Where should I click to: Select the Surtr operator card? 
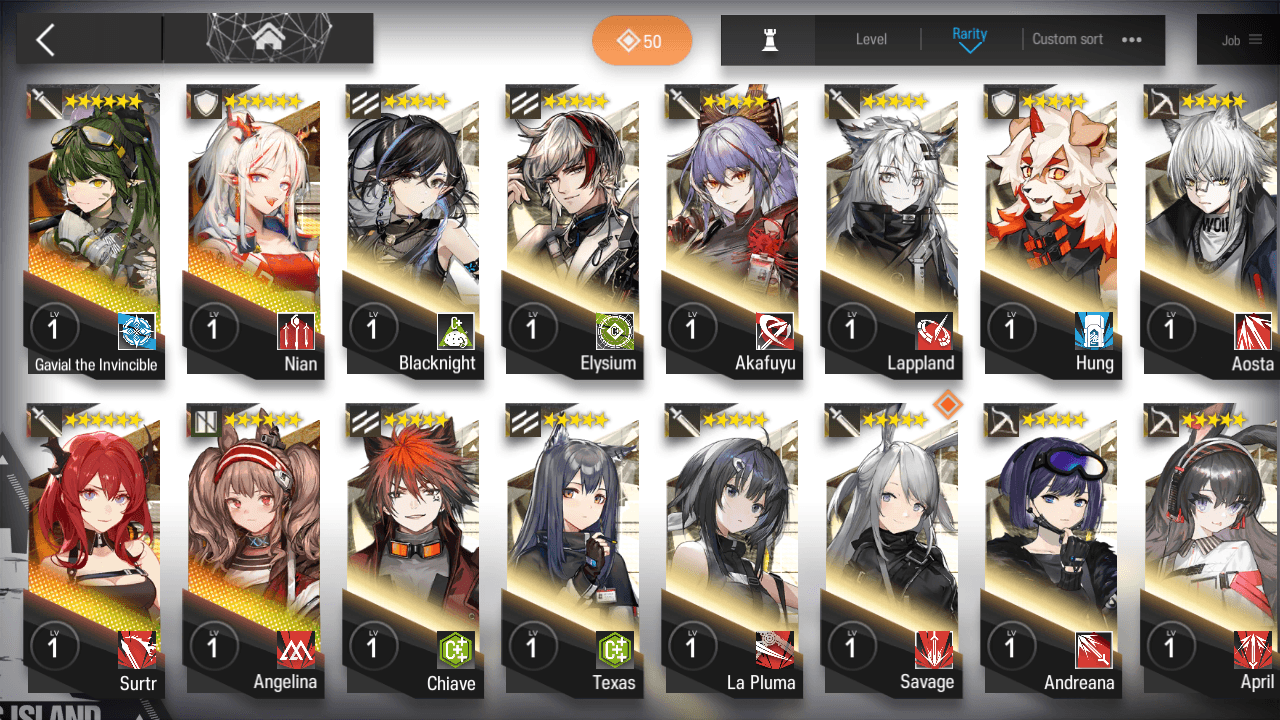point(95,550)
